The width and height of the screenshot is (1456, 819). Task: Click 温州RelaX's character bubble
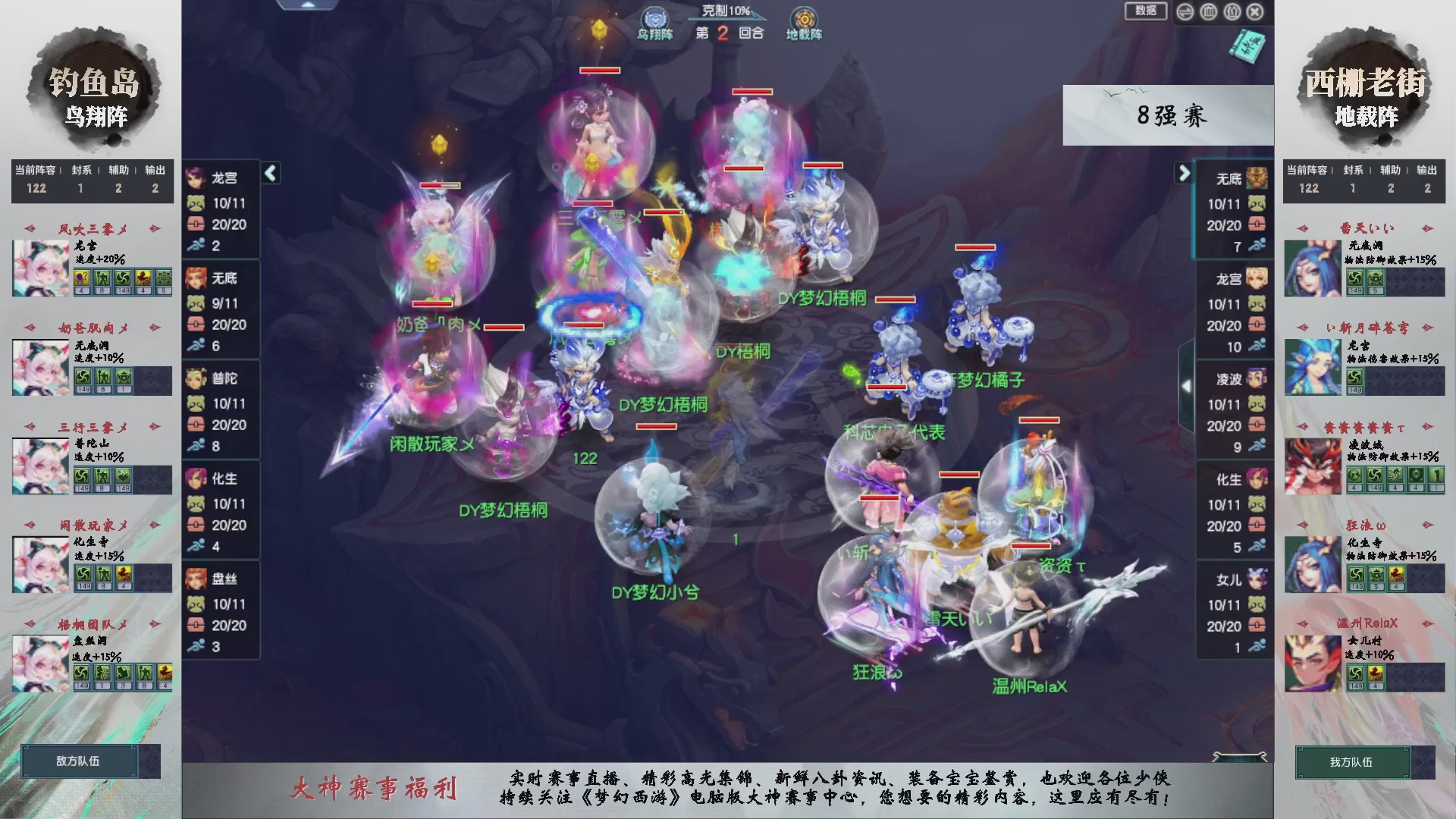click(1028, 614)
